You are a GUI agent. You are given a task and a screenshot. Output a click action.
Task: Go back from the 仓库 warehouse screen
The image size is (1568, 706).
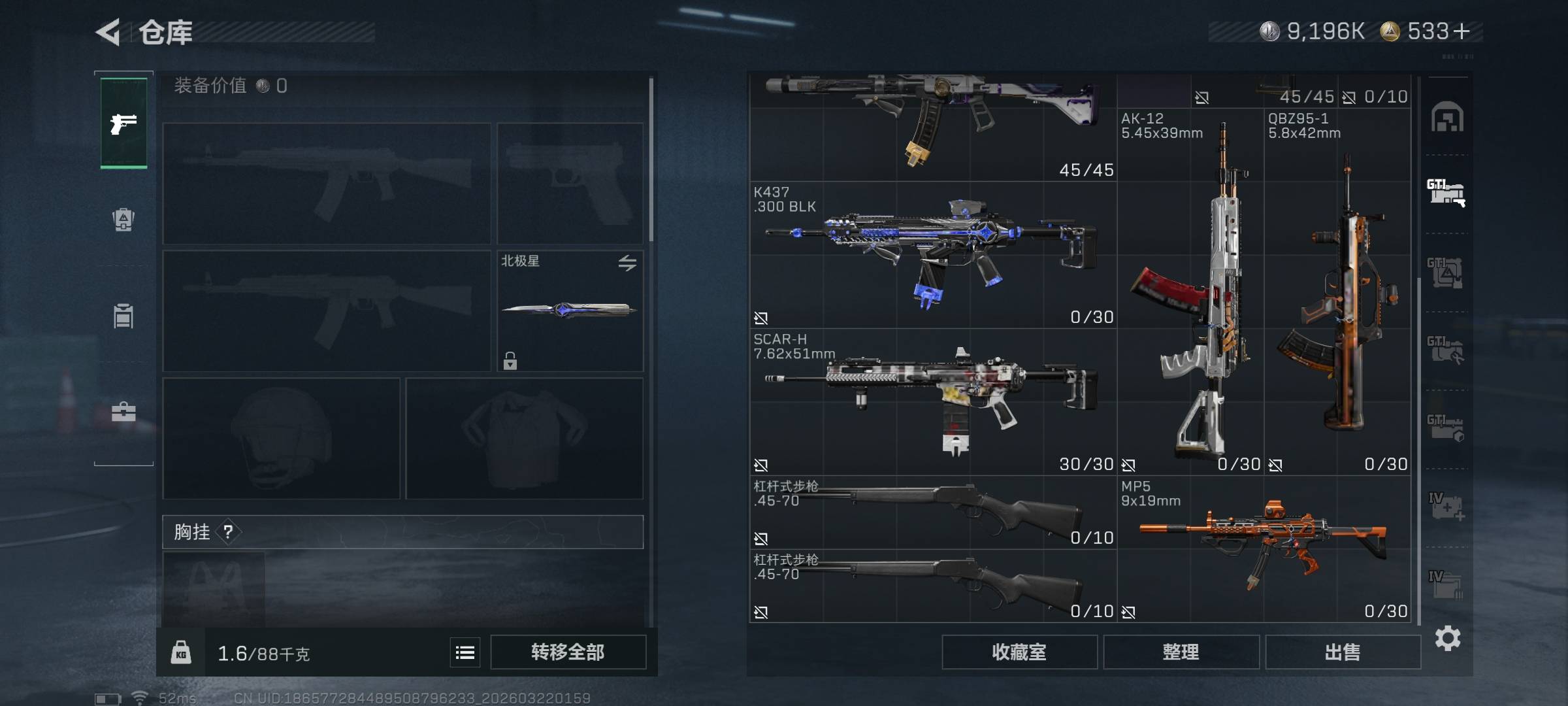click(108, 32)
